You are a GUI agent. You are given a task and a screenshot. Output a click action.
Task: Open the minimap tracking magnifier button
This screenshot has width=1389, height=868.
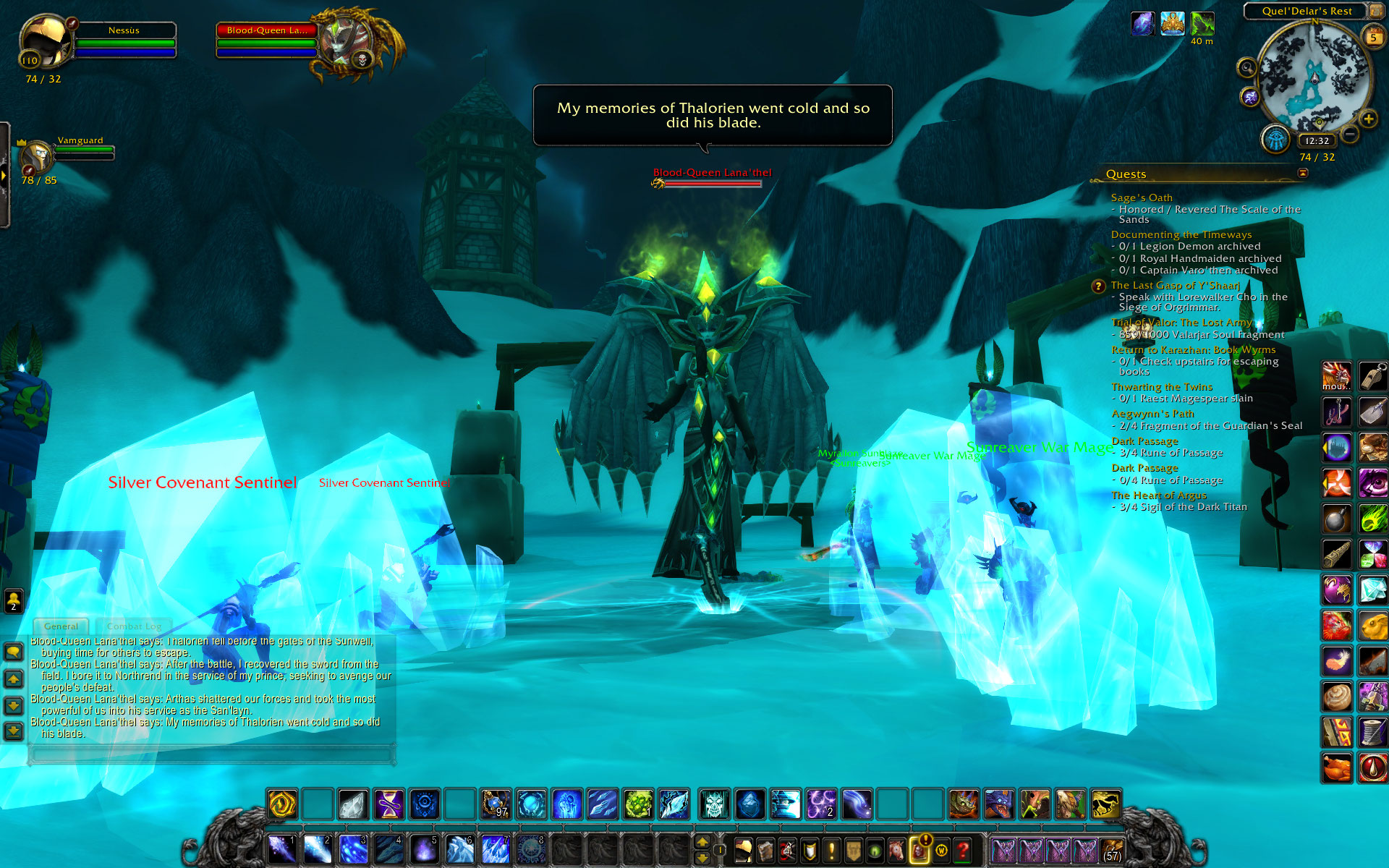(x=1246, y=68)
